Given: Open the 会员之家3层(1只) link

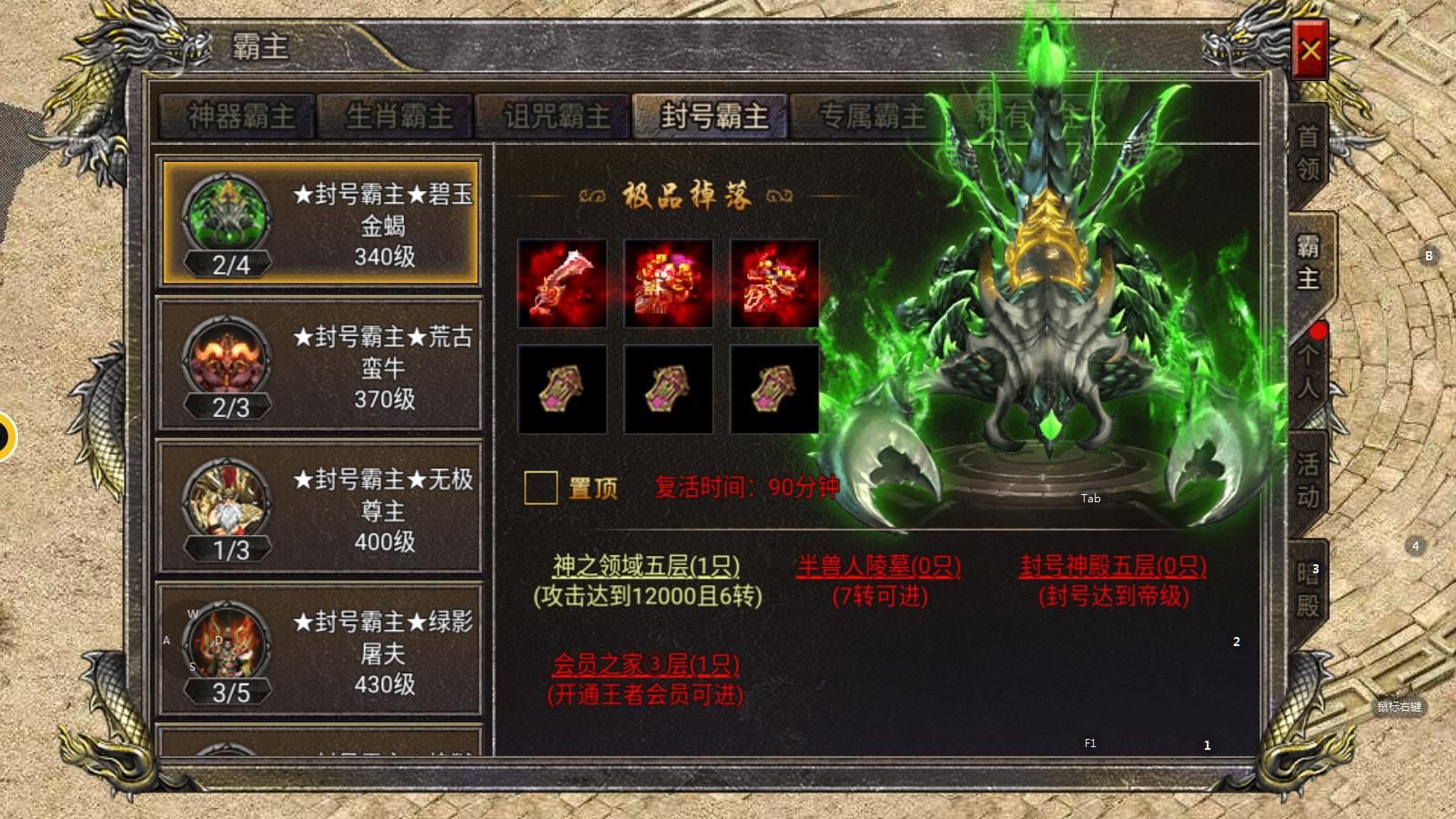Looking at the screenshot, I should (x=648, y=664).
